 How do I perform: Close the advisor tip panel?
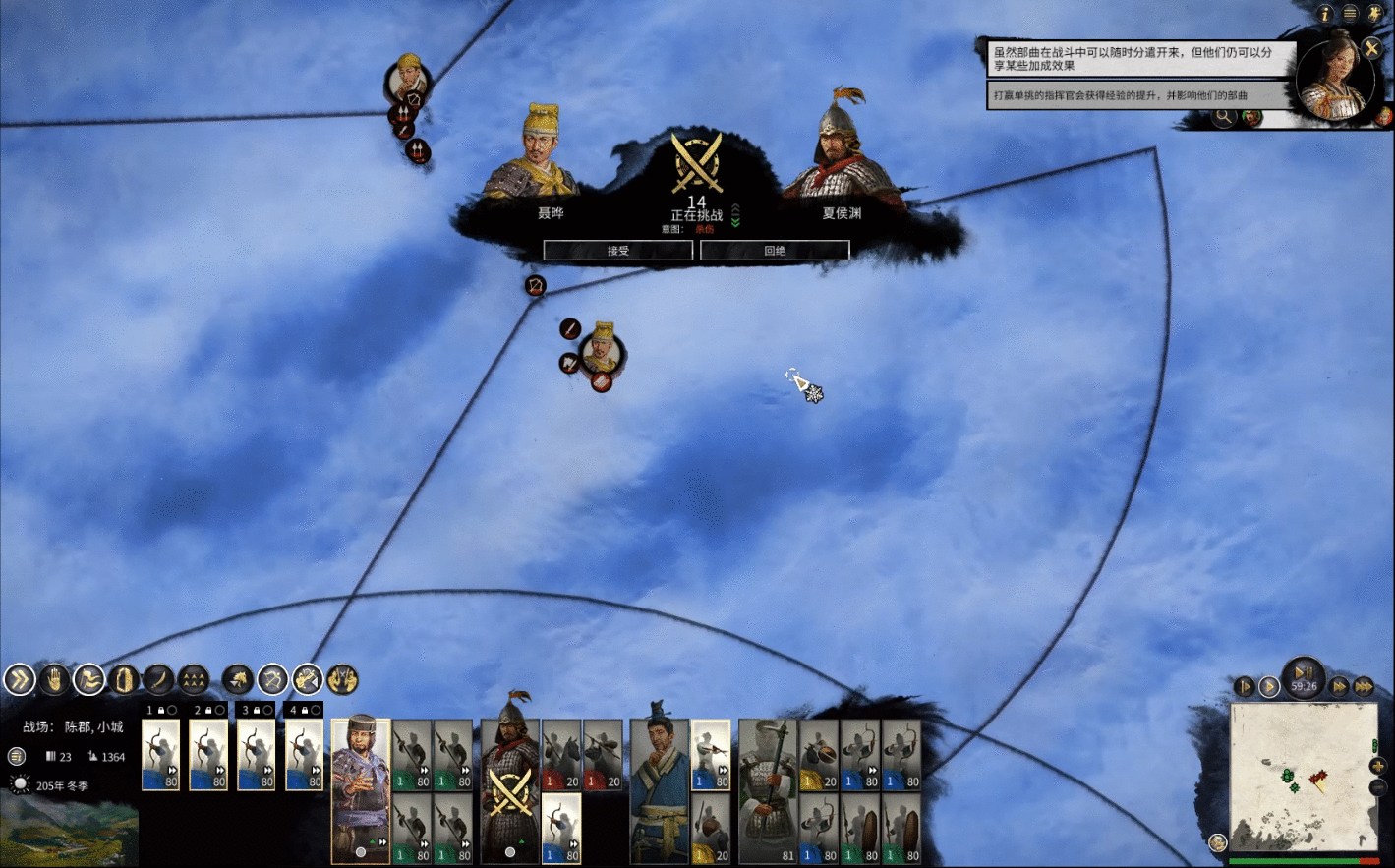[1371, 48]
